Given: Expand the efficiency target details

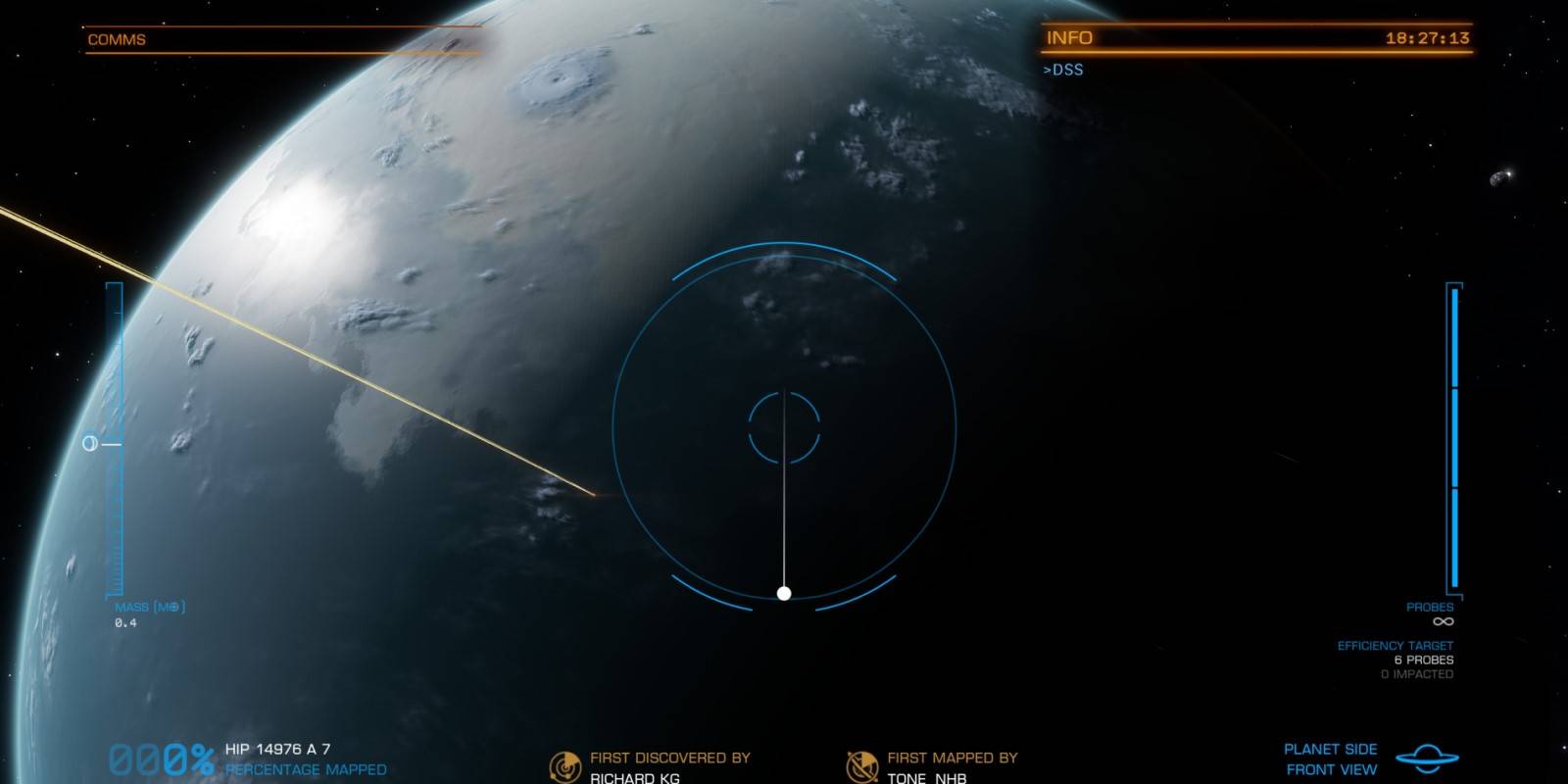Looking at the screenshot, I should coord(1397,645).
